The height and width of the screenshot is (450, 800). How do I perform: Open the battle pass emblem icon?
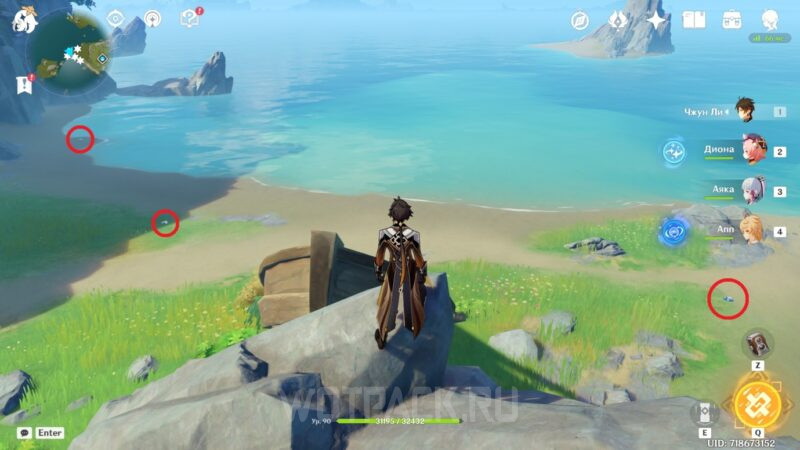618,20
